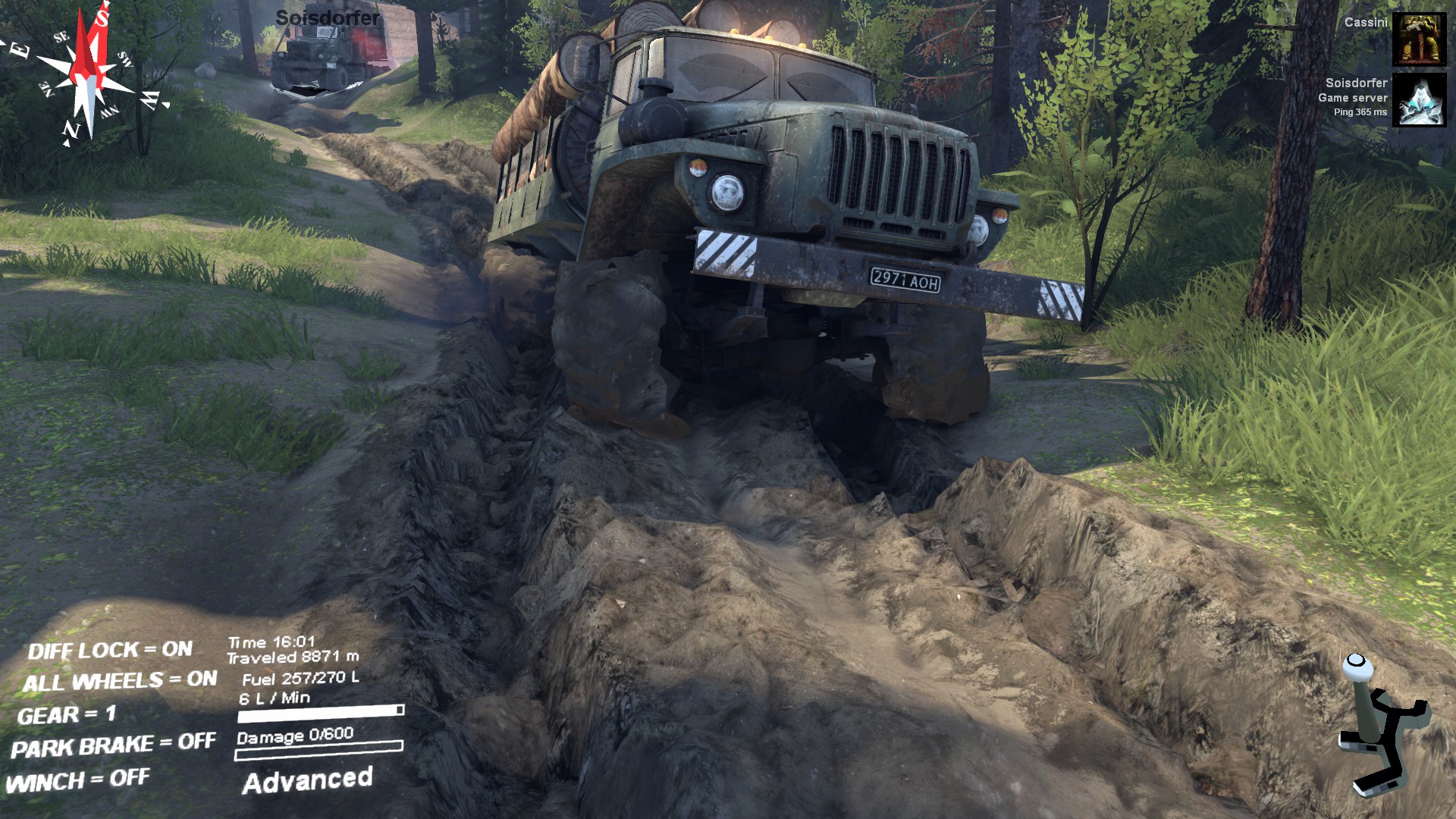The image size is (1456, 819).
Task: Activate the WINCH control
Action: click(x=77, y=780)
